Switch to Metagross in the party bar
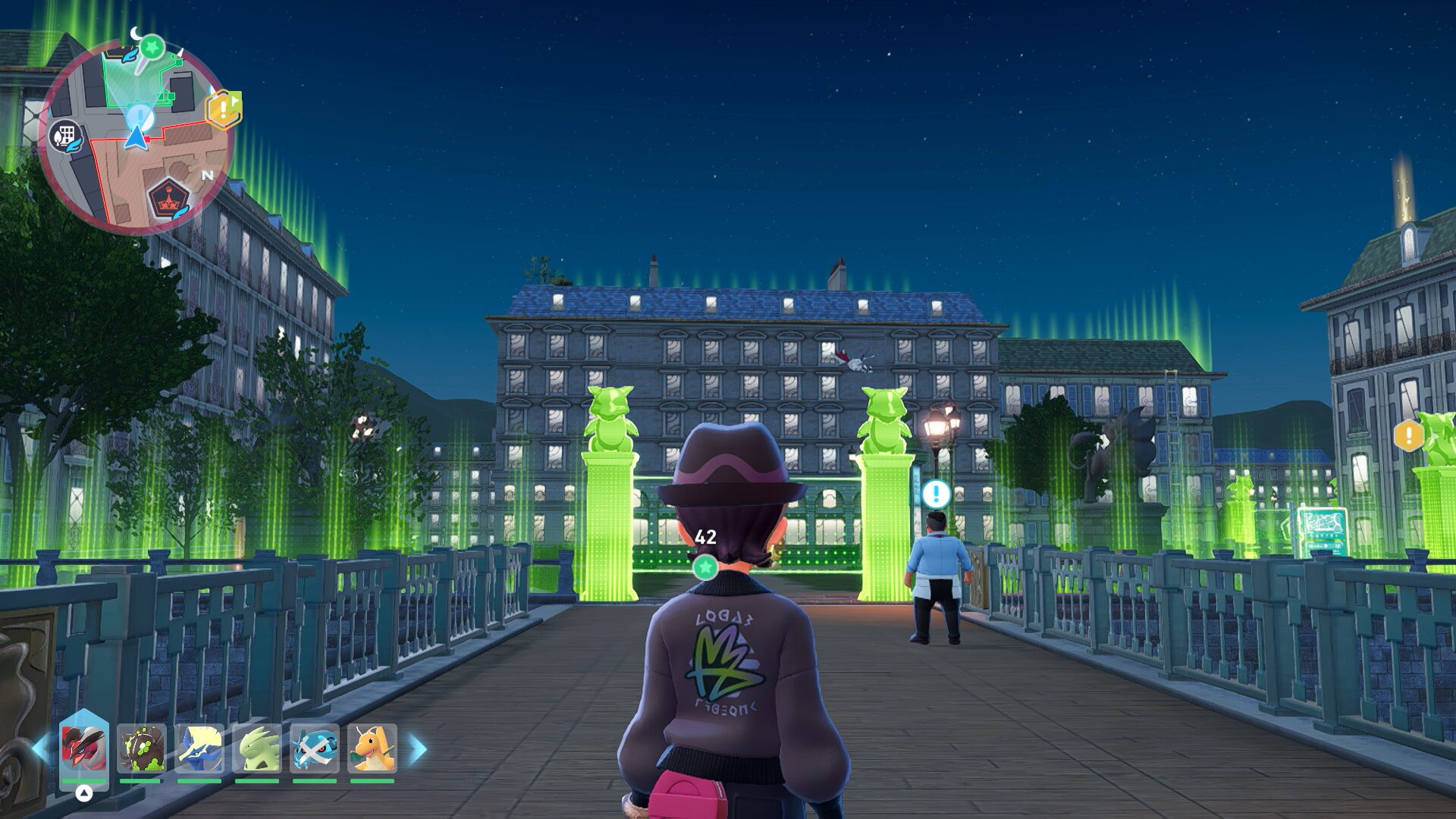This screenshot has height=819, width=1456. (x=315, y=748)
